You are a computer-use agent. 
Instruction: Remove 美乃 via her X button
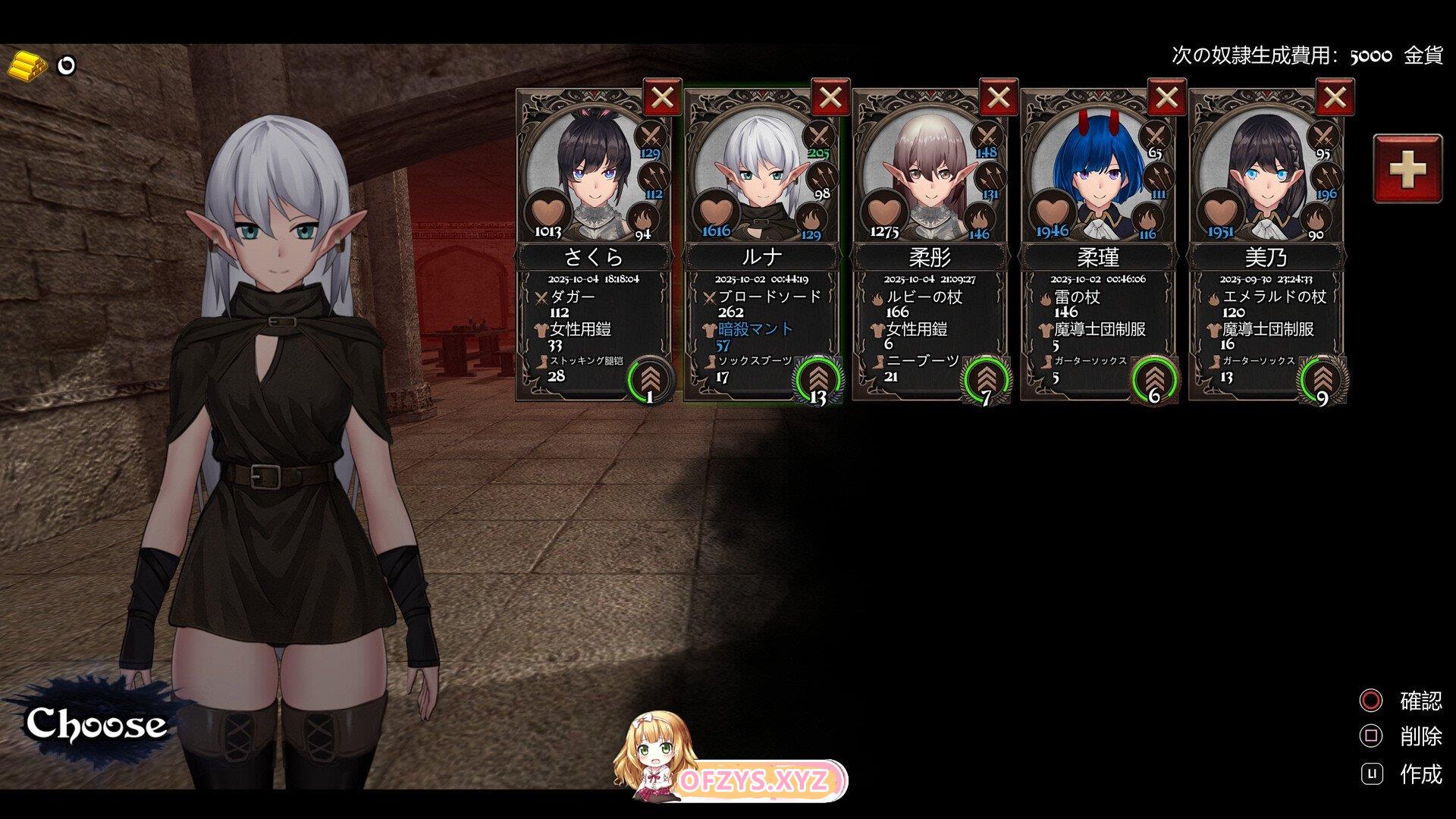[x=1335, y=98]
